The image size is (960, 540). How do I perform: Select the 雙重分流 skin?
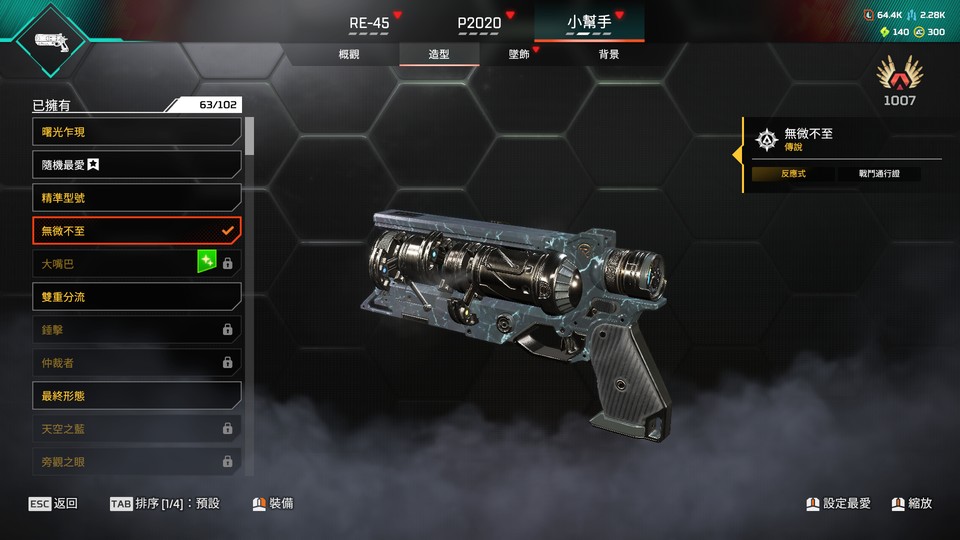click(x=137, y=297)
